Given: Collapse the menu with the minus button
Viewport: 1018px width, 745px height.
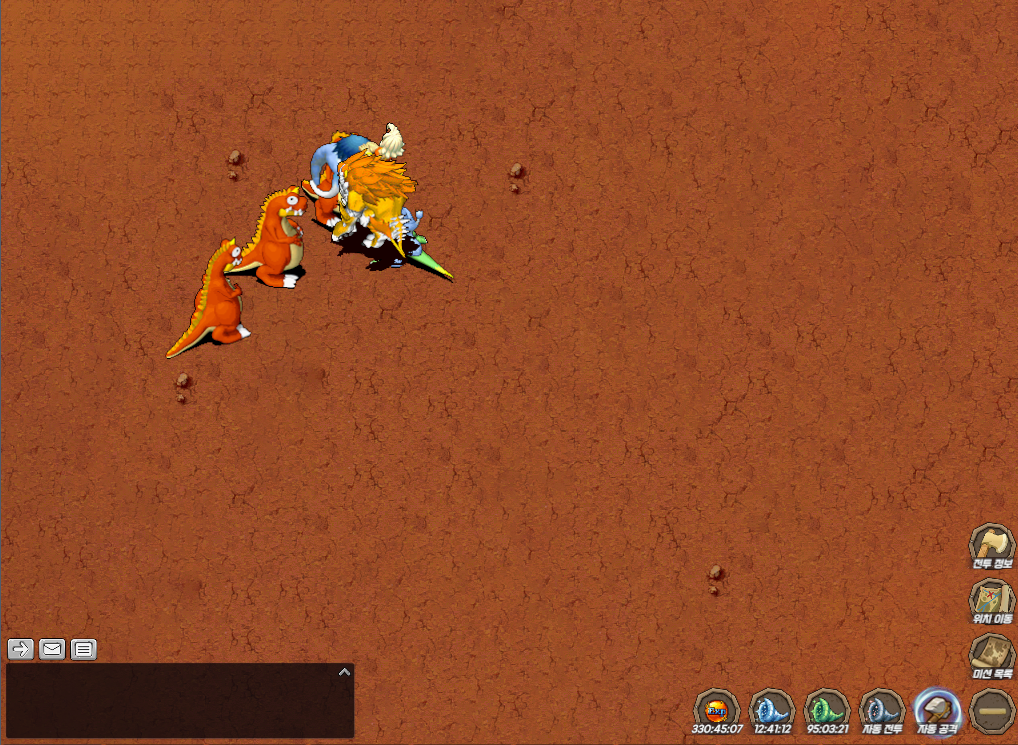Looking at the screenshot, I should tap(992, 709).
